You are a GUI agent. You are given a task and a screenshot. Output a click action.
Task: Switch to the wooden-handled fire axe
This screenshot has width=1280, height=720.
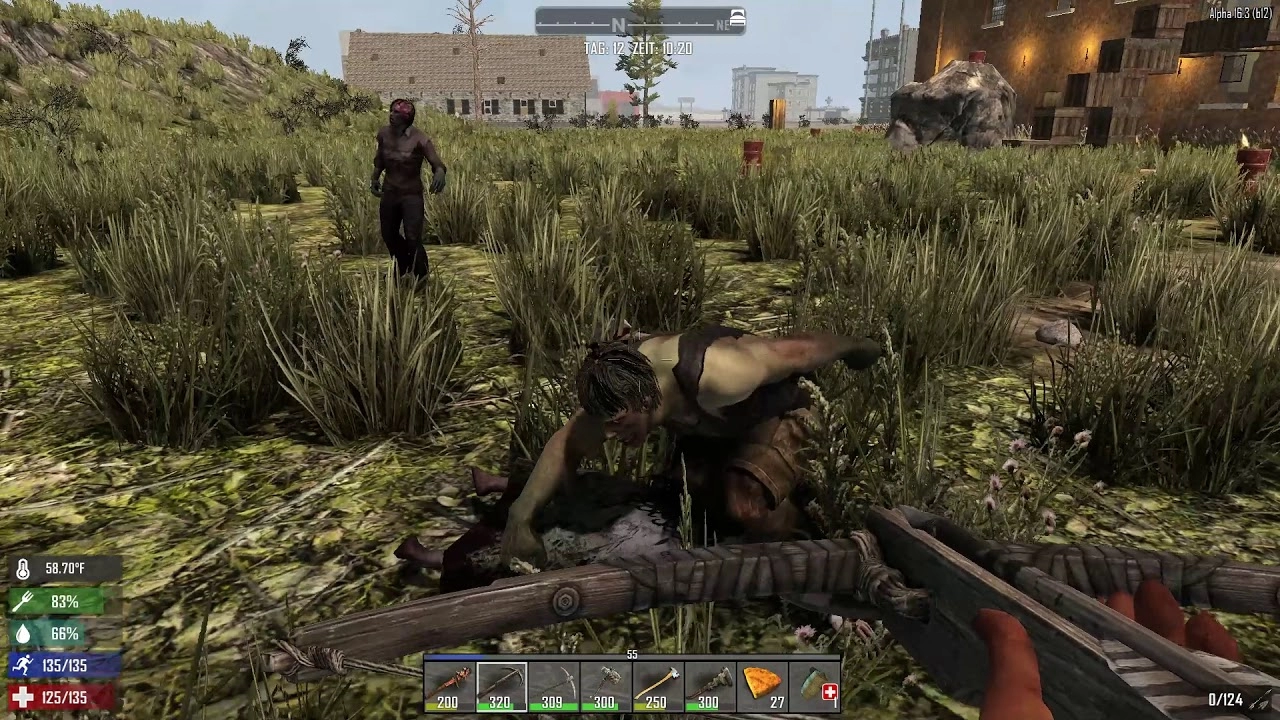[x=657, y=687]
